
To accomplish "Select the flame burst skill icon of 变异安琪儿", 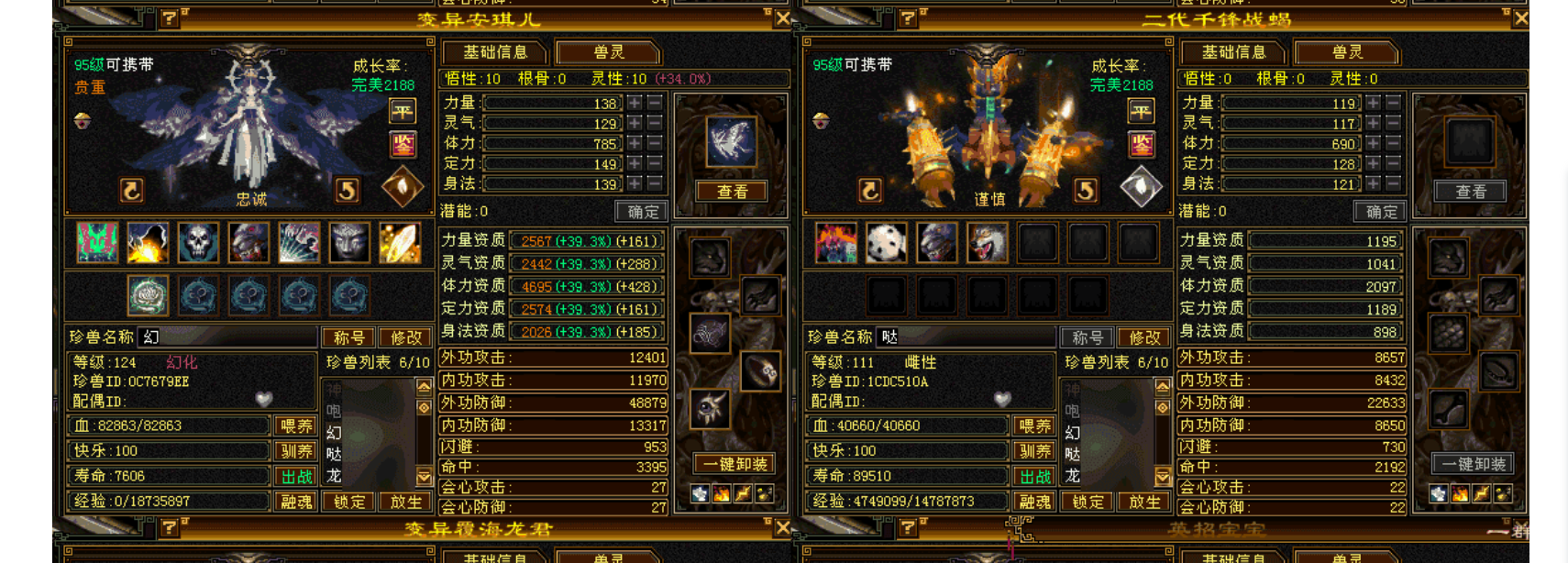I will pos(148,243).
